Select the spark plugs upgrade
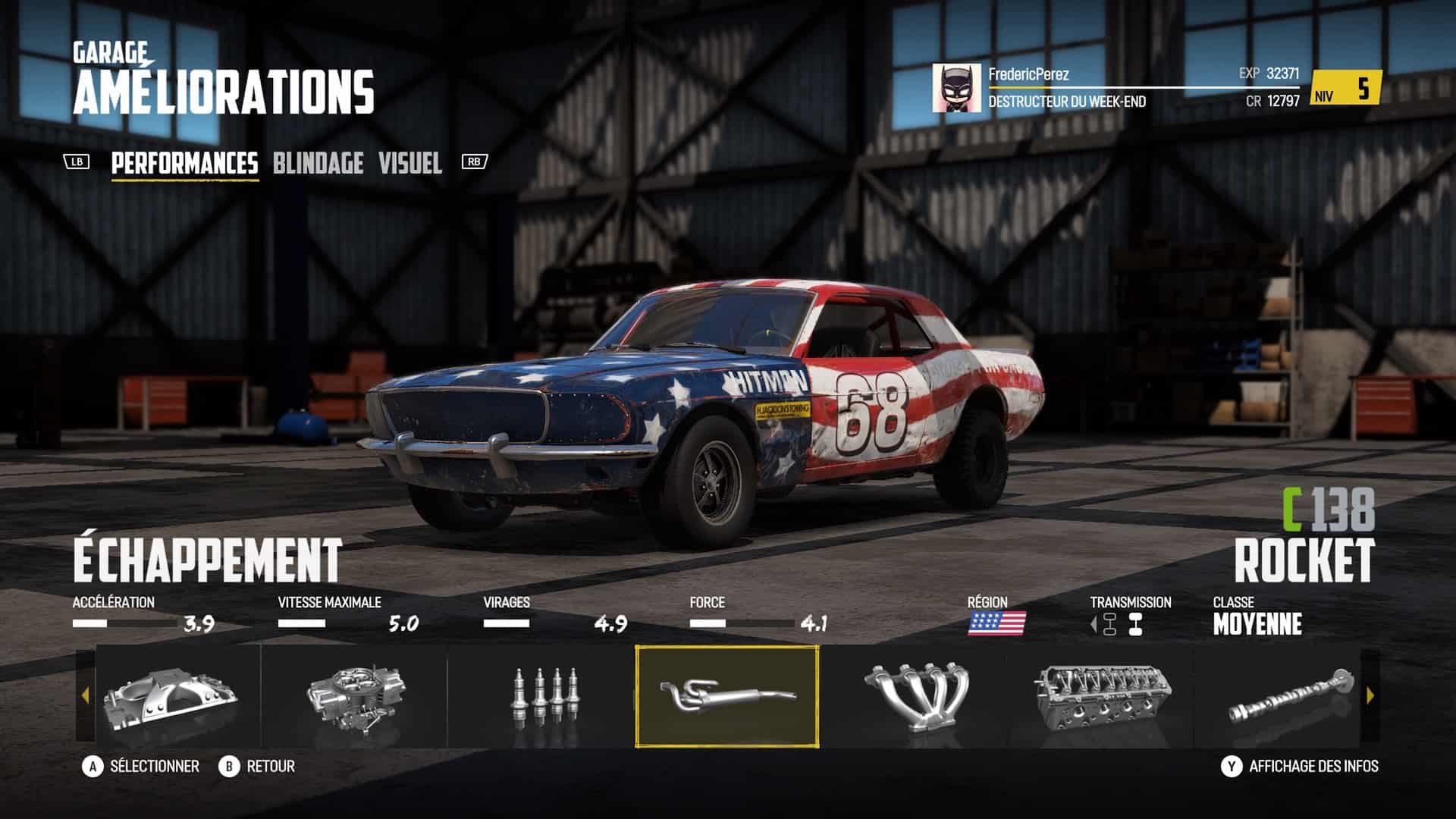1456x819 pixels. pos(541,696)
